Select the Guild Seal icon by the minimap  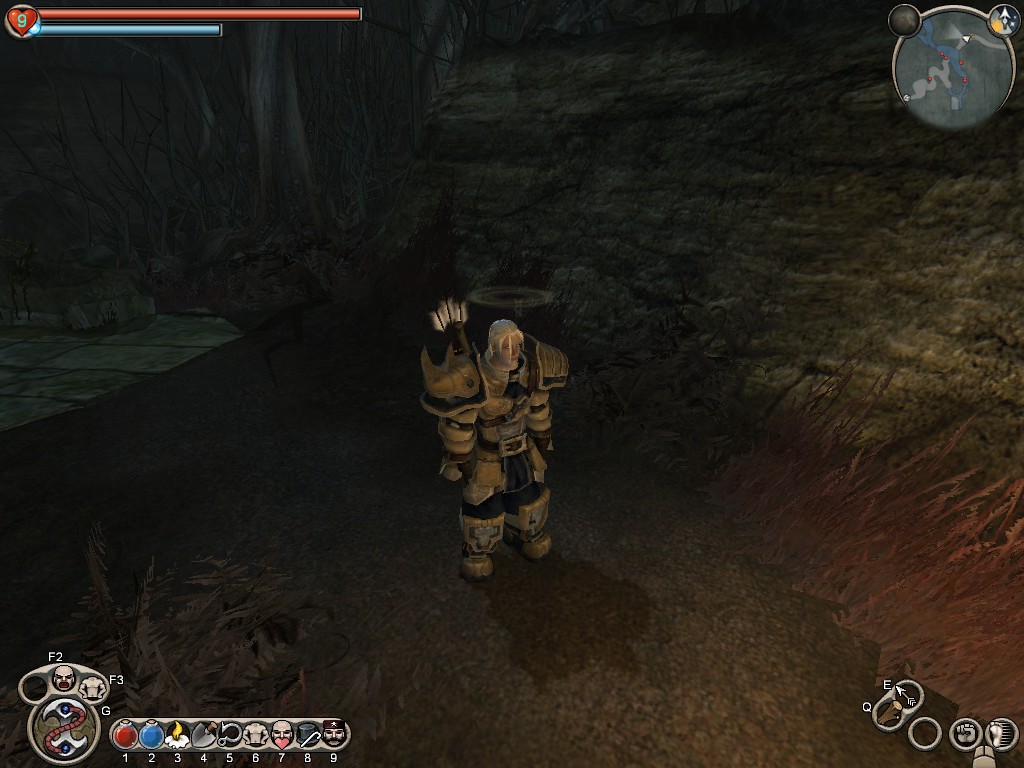pos(1003,20)
